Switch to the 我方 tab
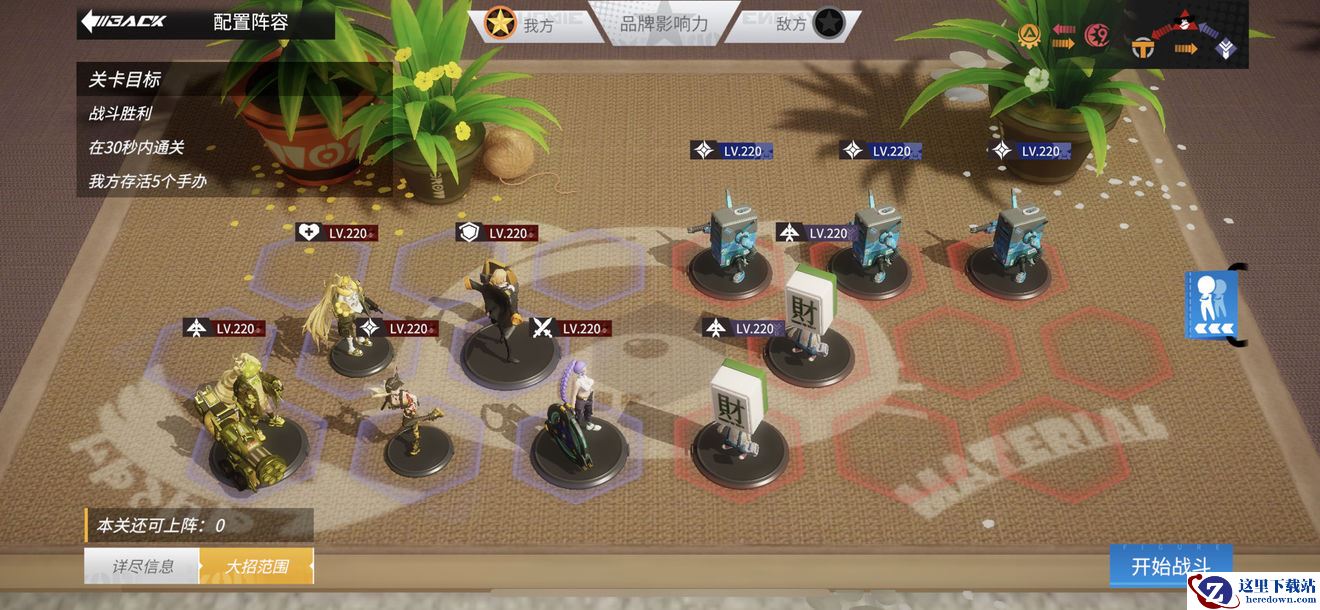 (522, 23)
